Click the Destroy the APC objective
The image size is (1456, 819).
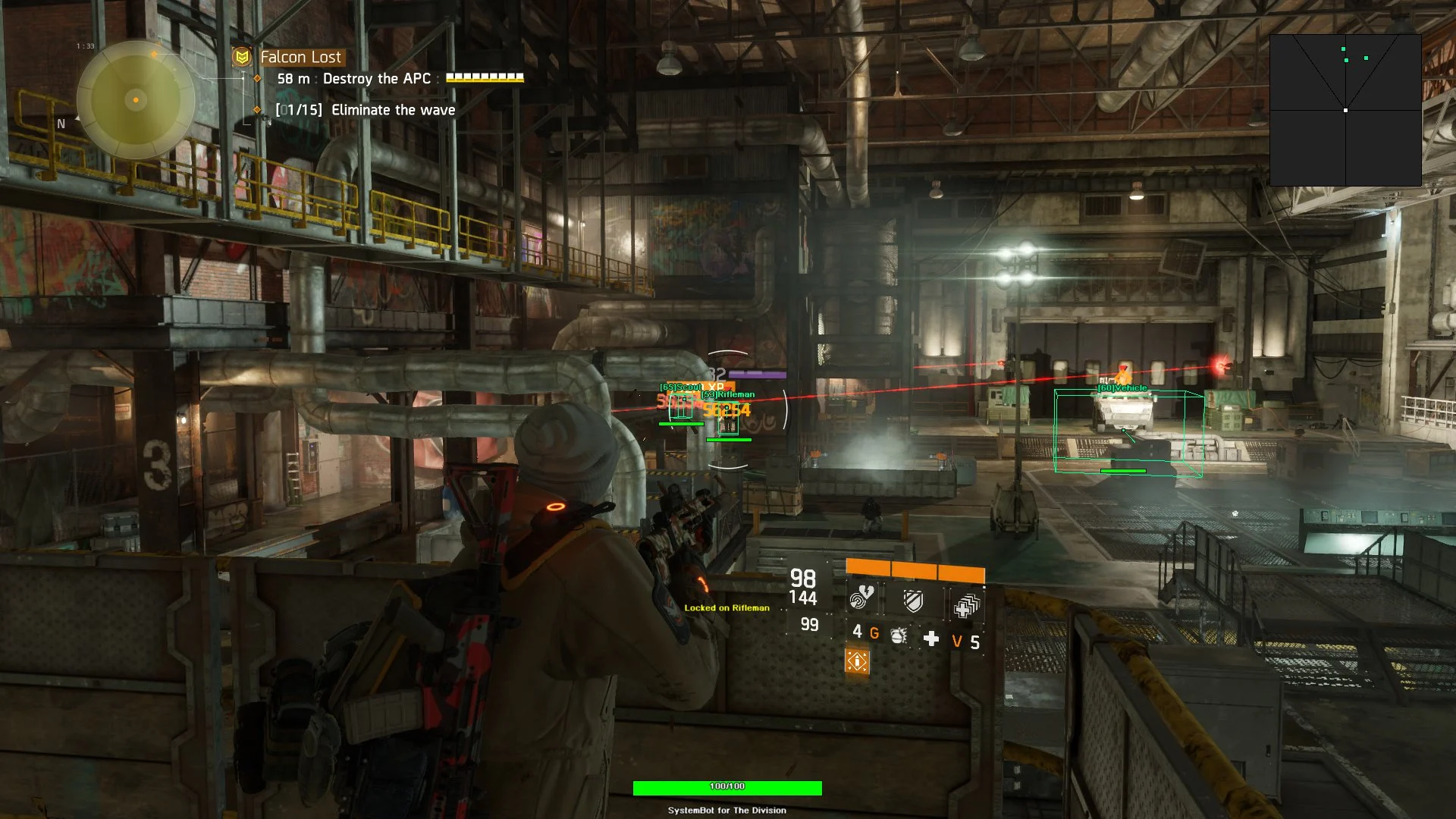(x=376, y=79)
